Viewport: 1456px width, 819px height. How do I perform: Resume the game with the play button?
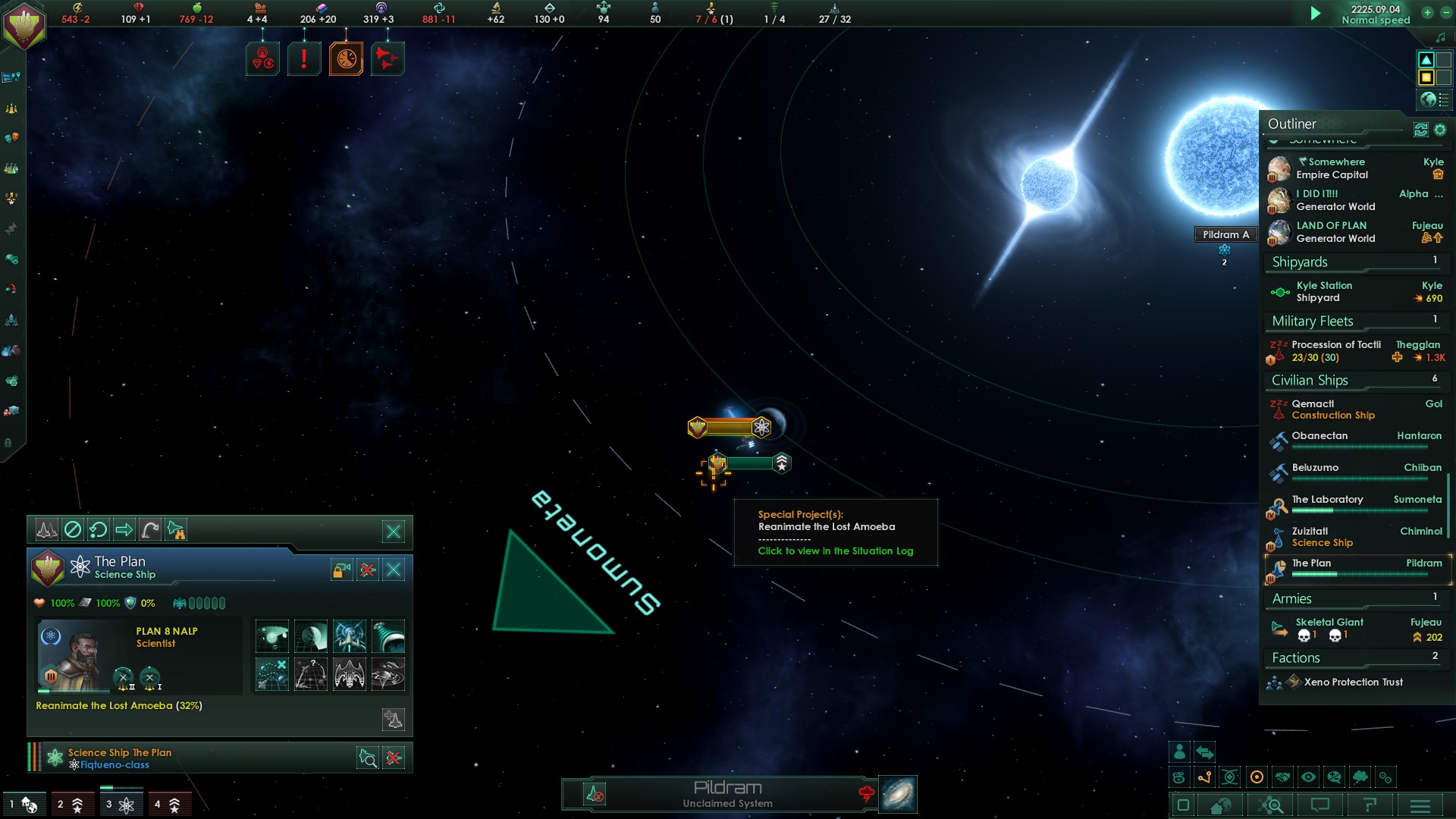(x=1316, y=14)
